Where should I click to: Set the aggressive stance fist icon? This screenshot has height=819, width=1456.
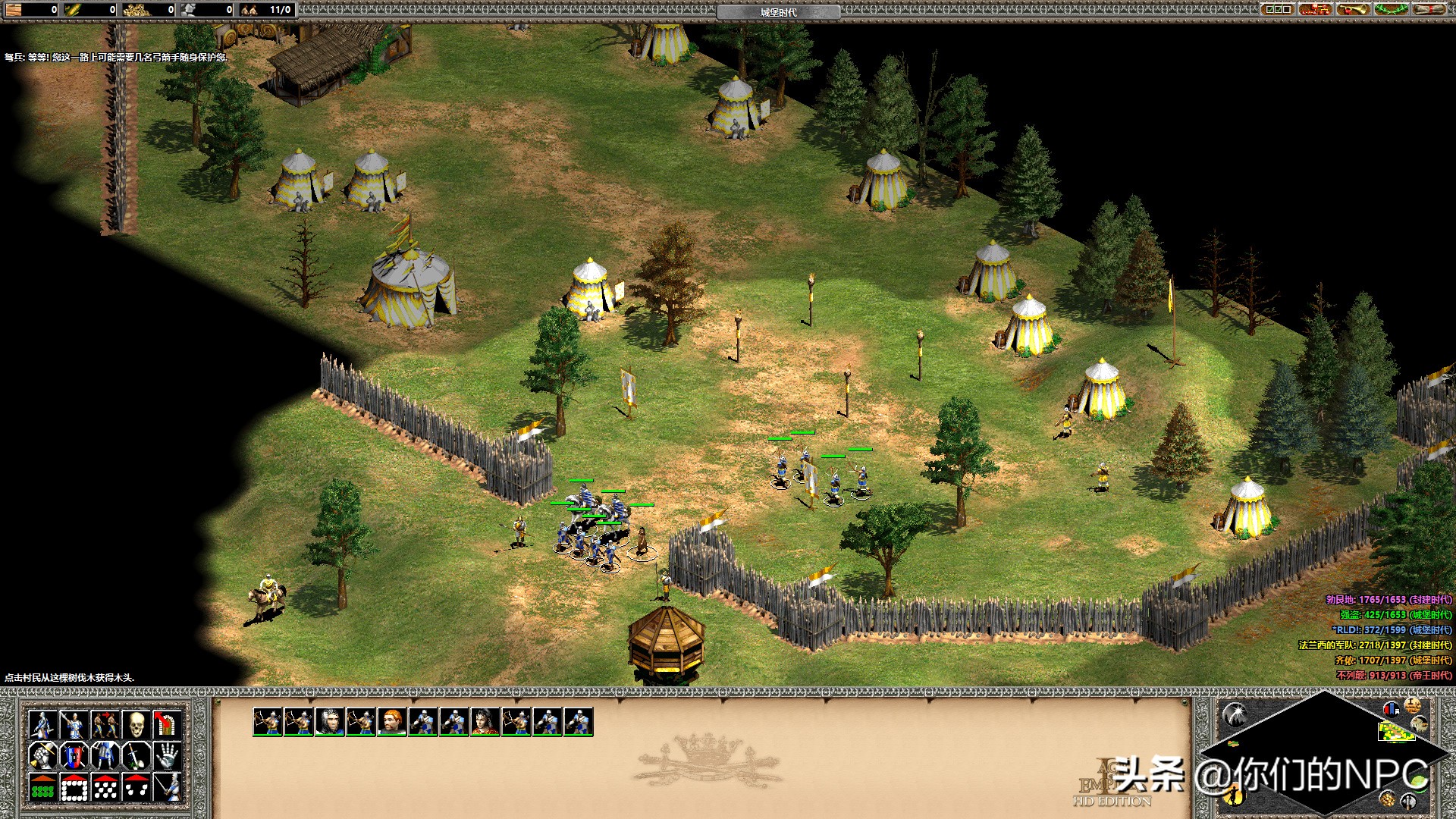coord(42,756)
